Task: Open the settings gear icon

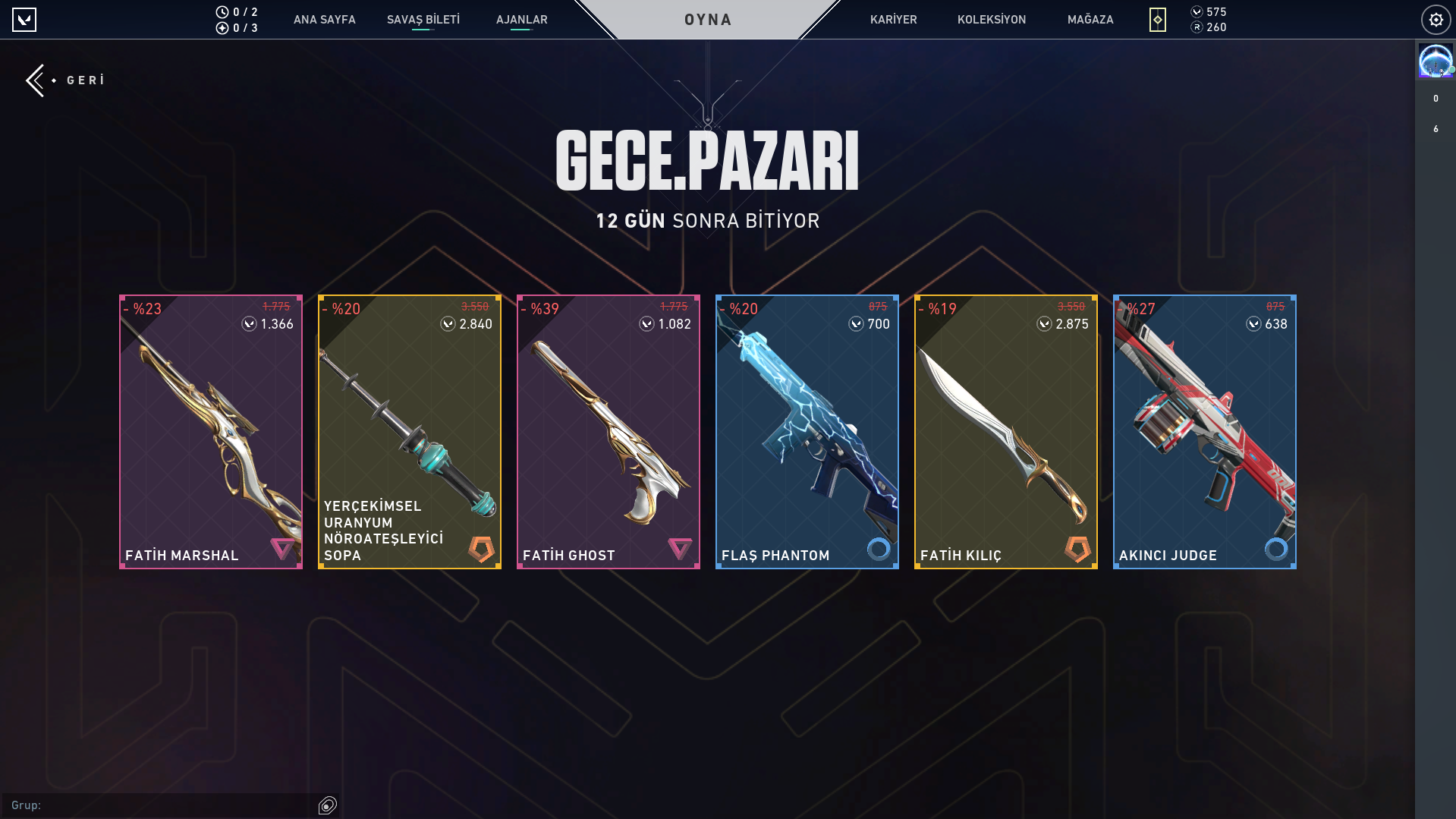Action: tap(1436, 20)
